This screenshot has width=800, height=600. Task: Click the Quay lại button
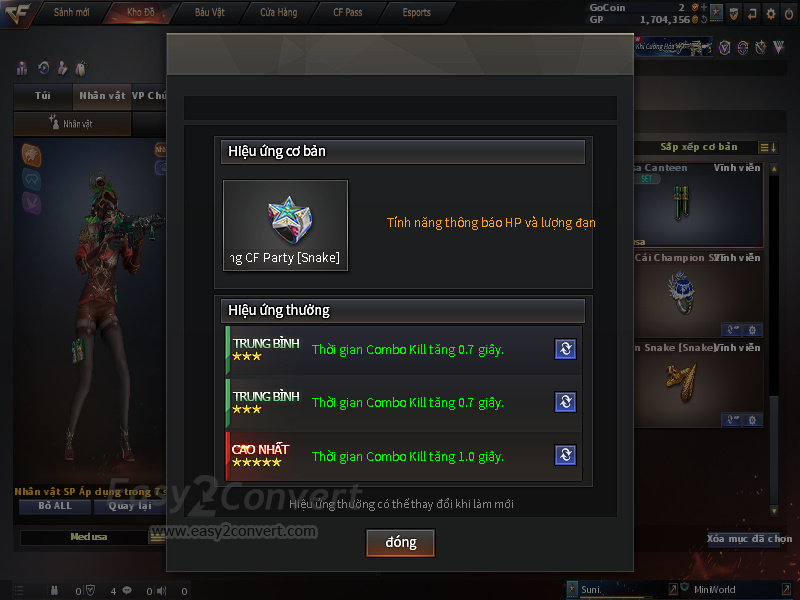click(x=128, y=506)
